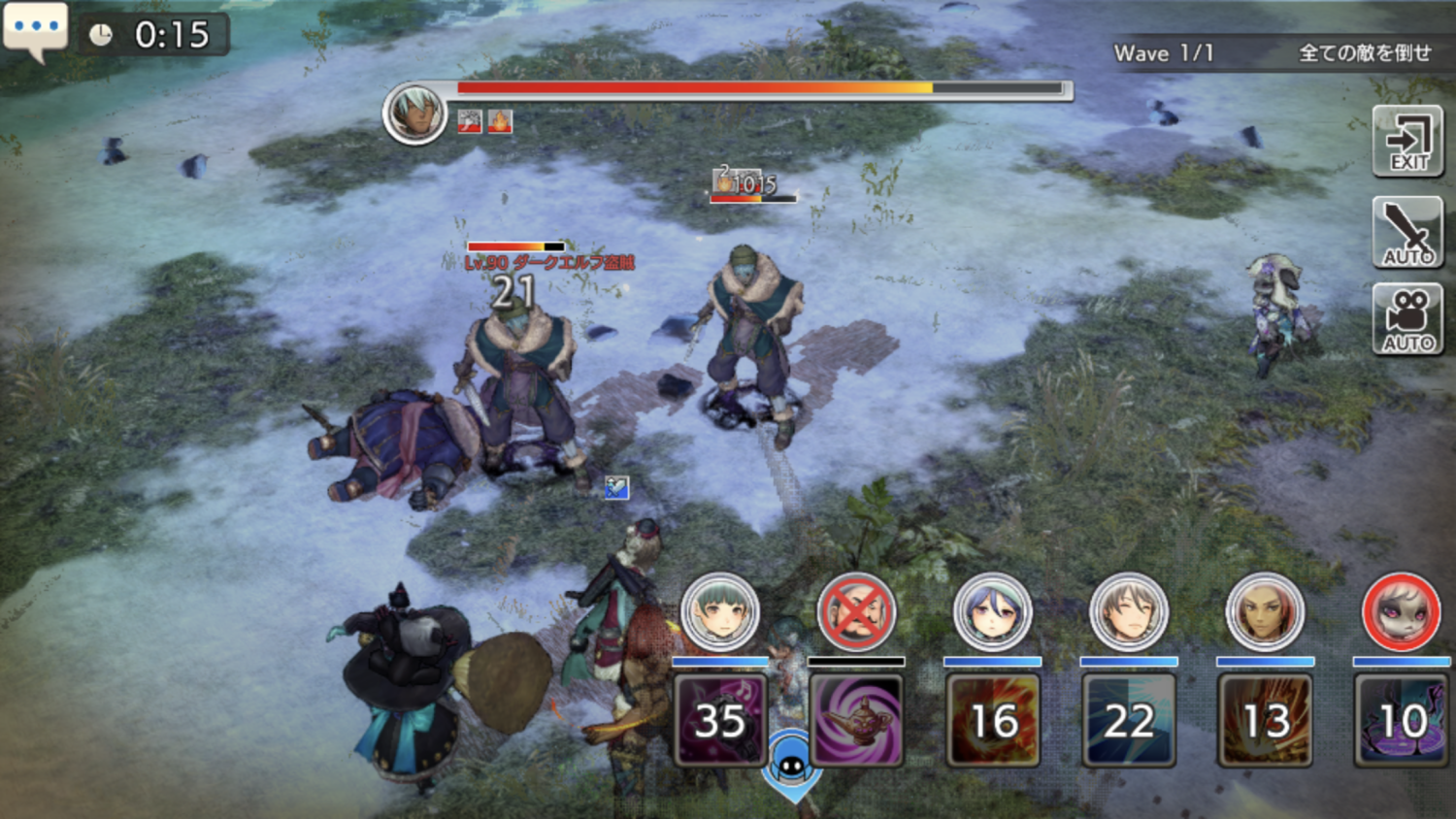Viewport: 1456px width, 819px height.
Task: Activate the skill showing cooldown 13
Action: pos(1265,720)
